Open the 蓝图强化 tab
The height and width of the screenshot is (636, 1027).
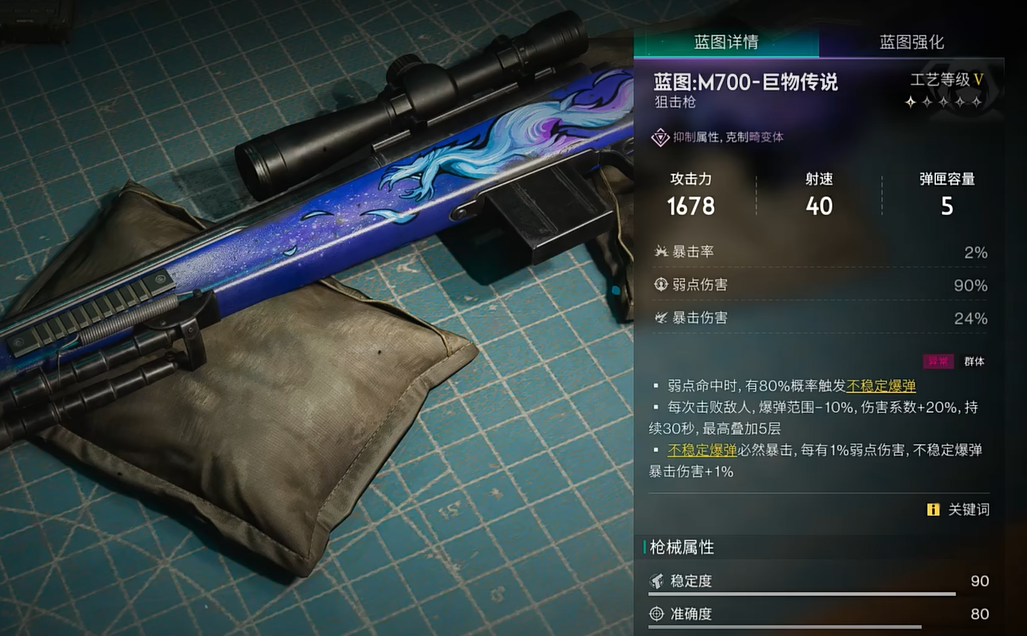coord(911,42)
